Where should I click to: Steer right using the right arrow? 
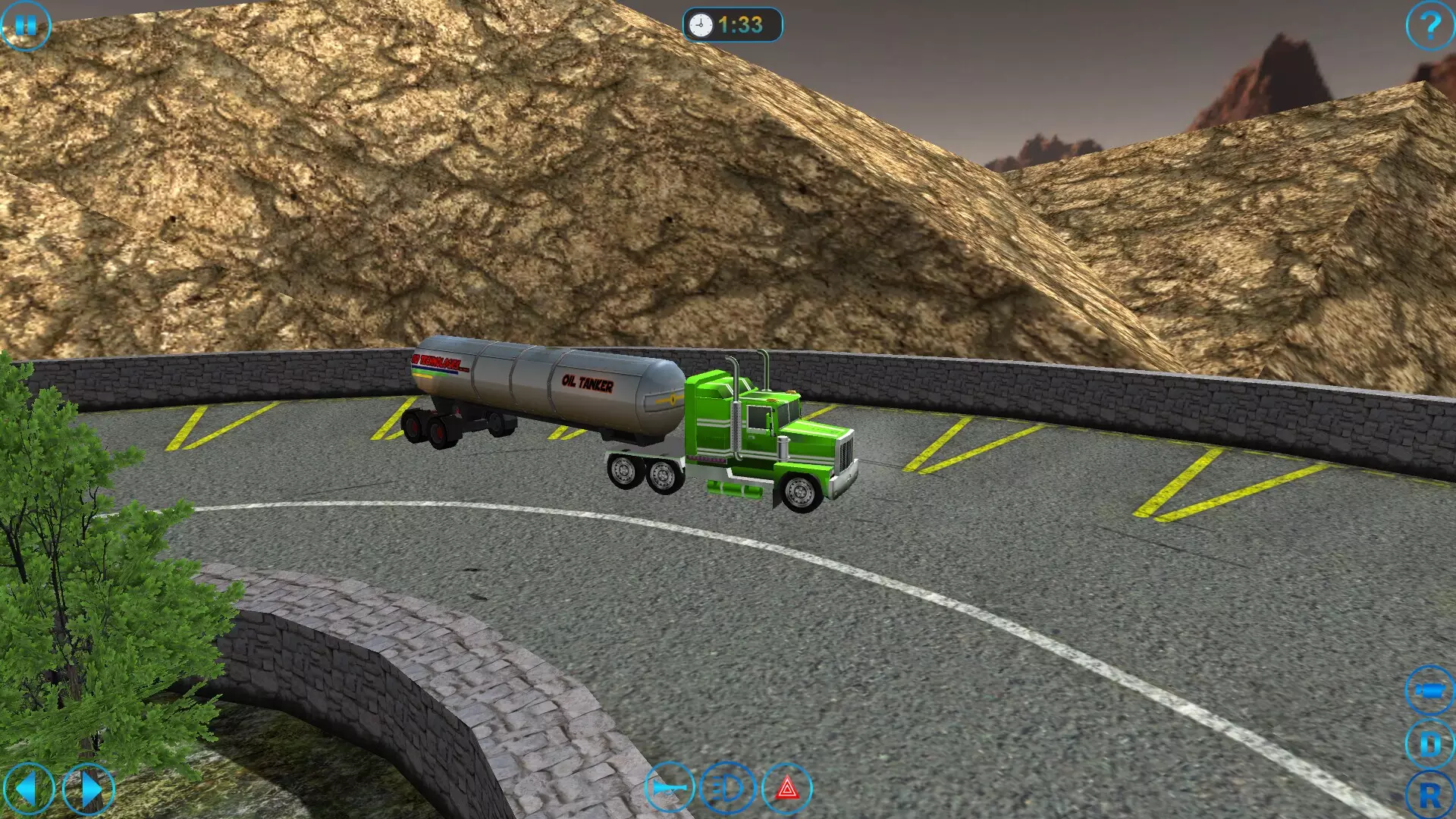coord(87,789)
